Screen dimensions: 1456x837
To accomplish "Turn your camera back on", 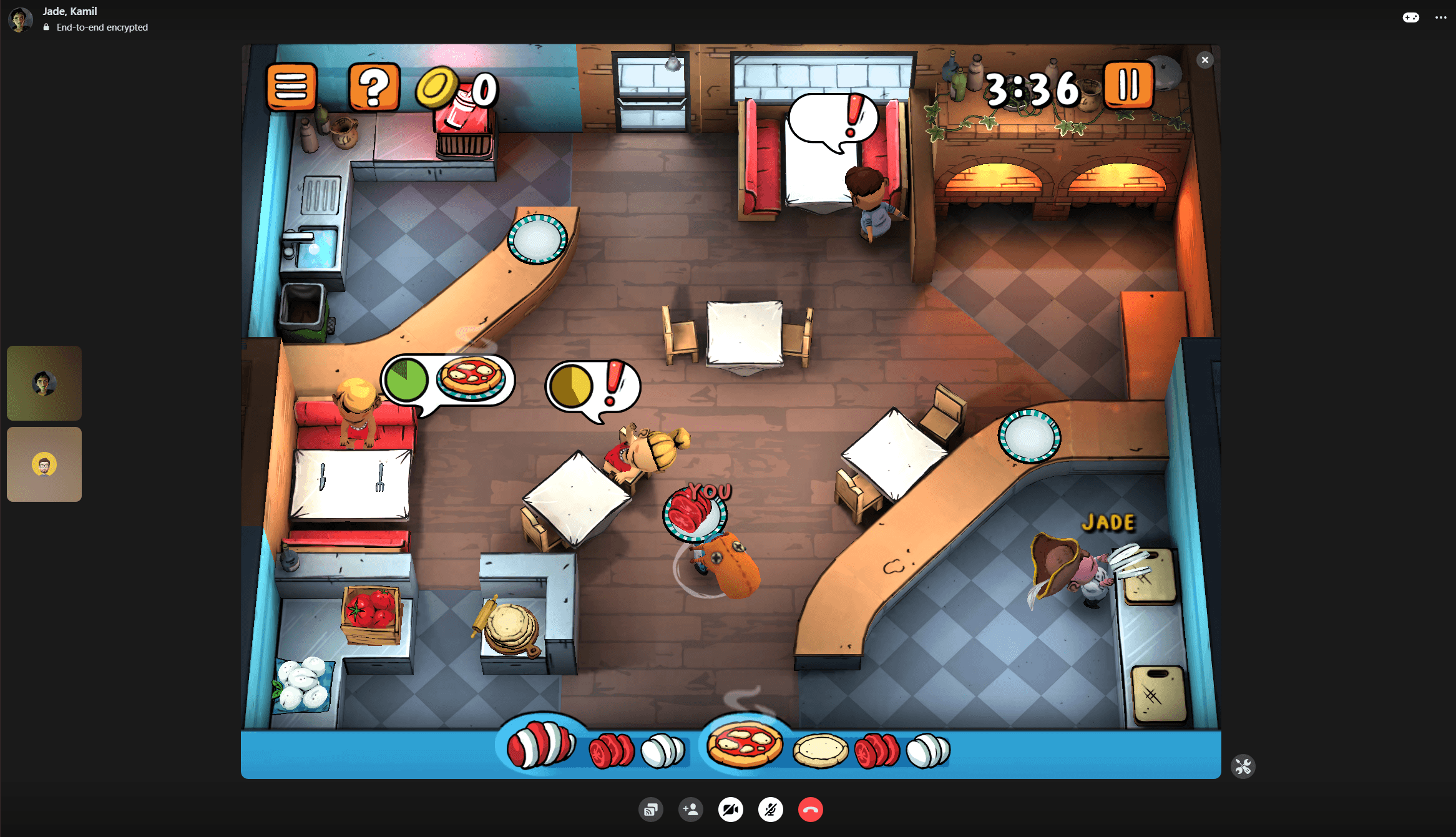I will click(x=730, y=810).
